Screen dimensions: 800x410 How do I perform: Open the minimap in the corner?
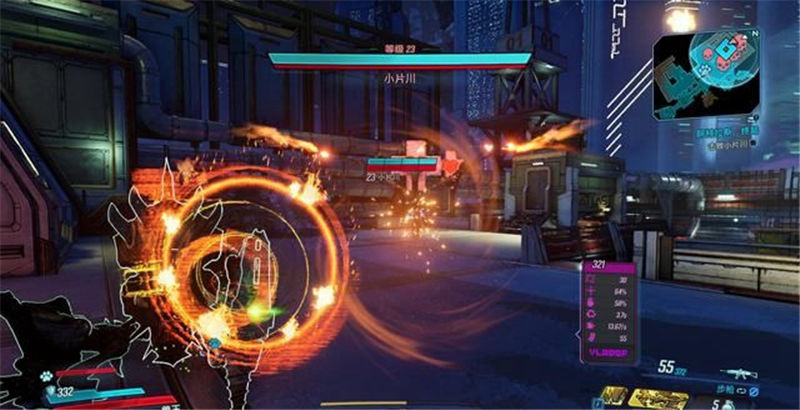710,70
